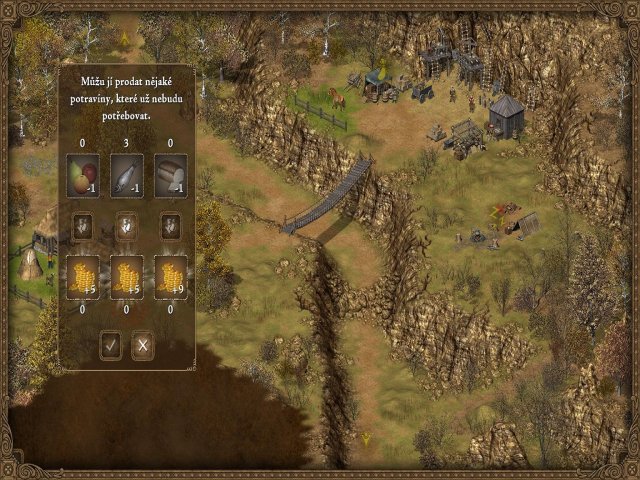Viewport: 640px width, 480px height.
Task: Click the small trade button under the fish
Action: (x=127, y=227)
